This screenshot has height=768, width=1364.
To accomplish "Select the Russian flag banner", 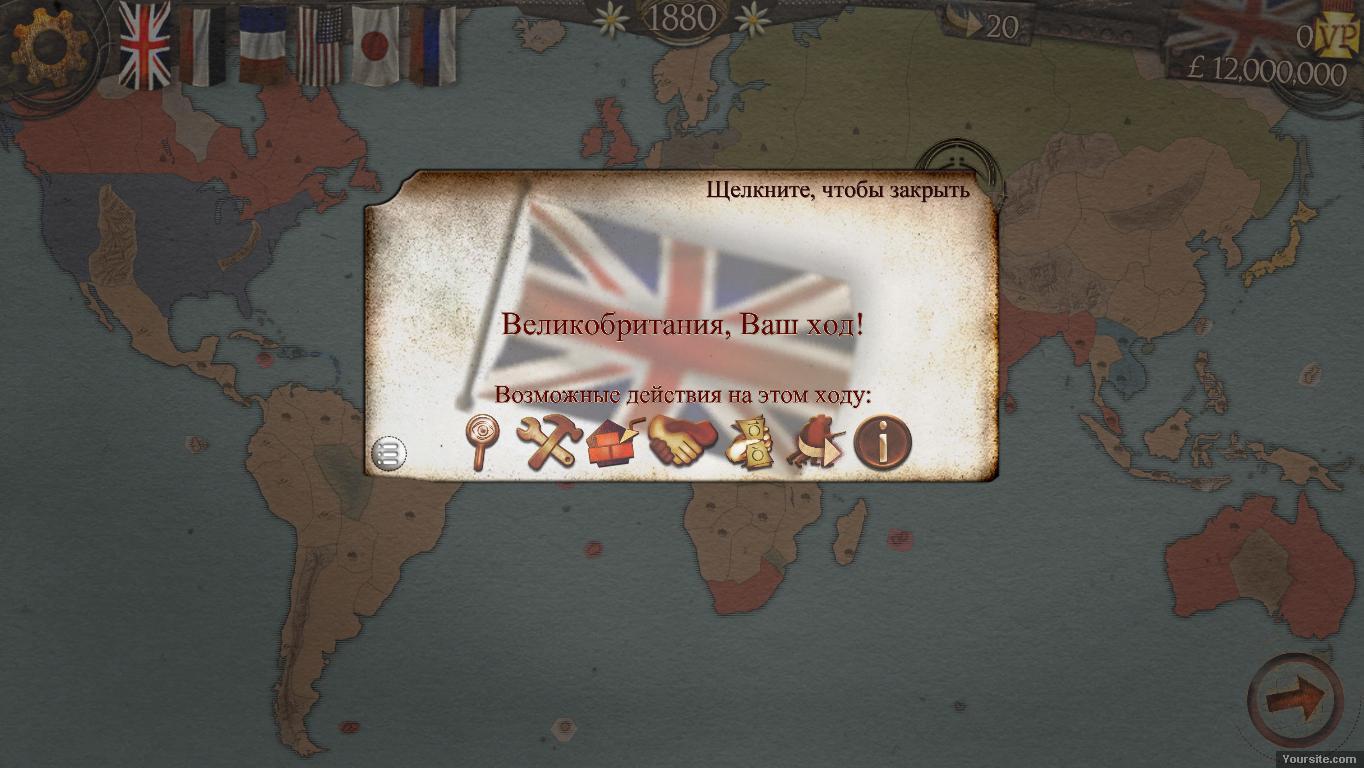I will pos(433,46).
